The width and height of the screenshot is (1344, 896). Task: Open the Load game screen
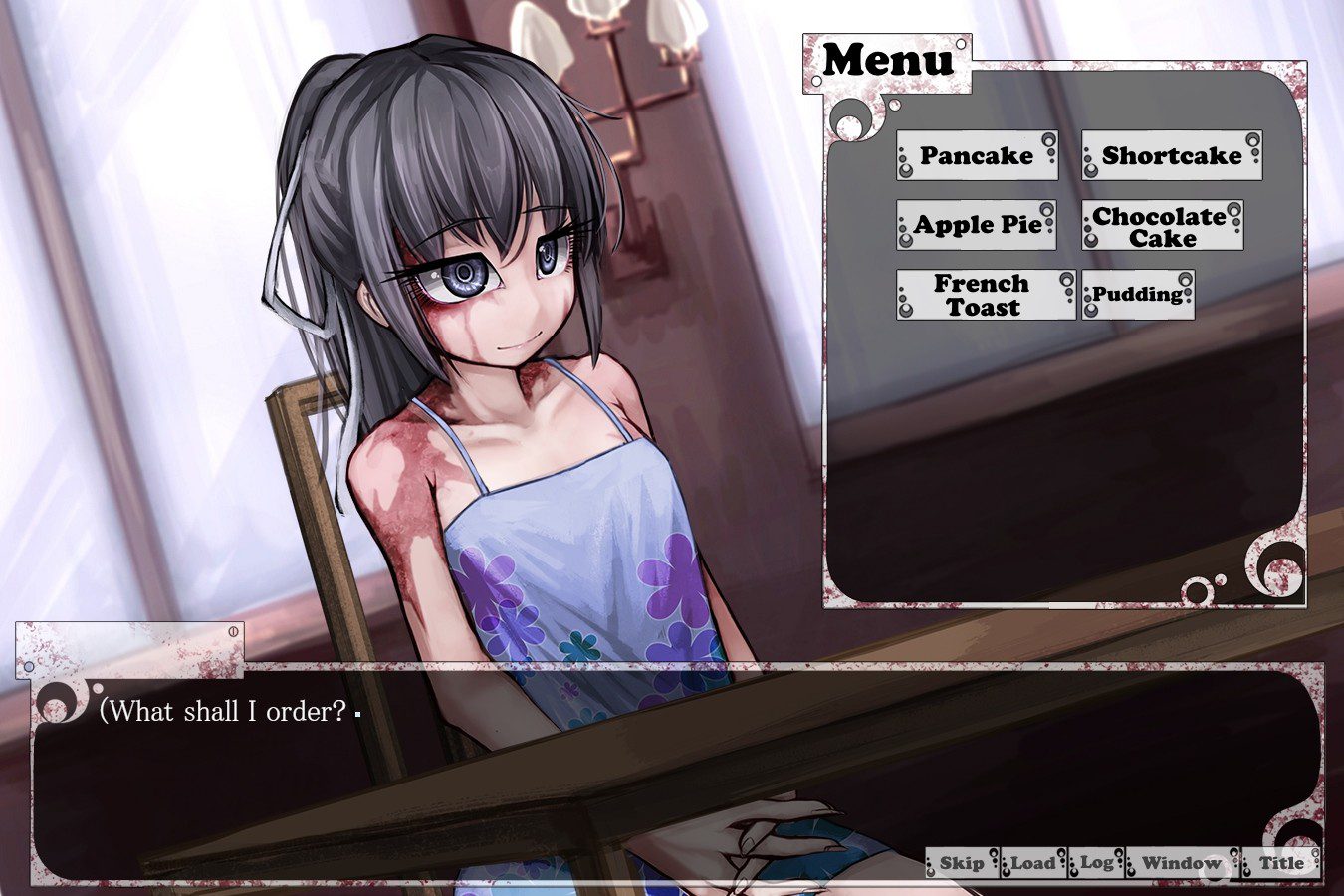coord(1032,863)
